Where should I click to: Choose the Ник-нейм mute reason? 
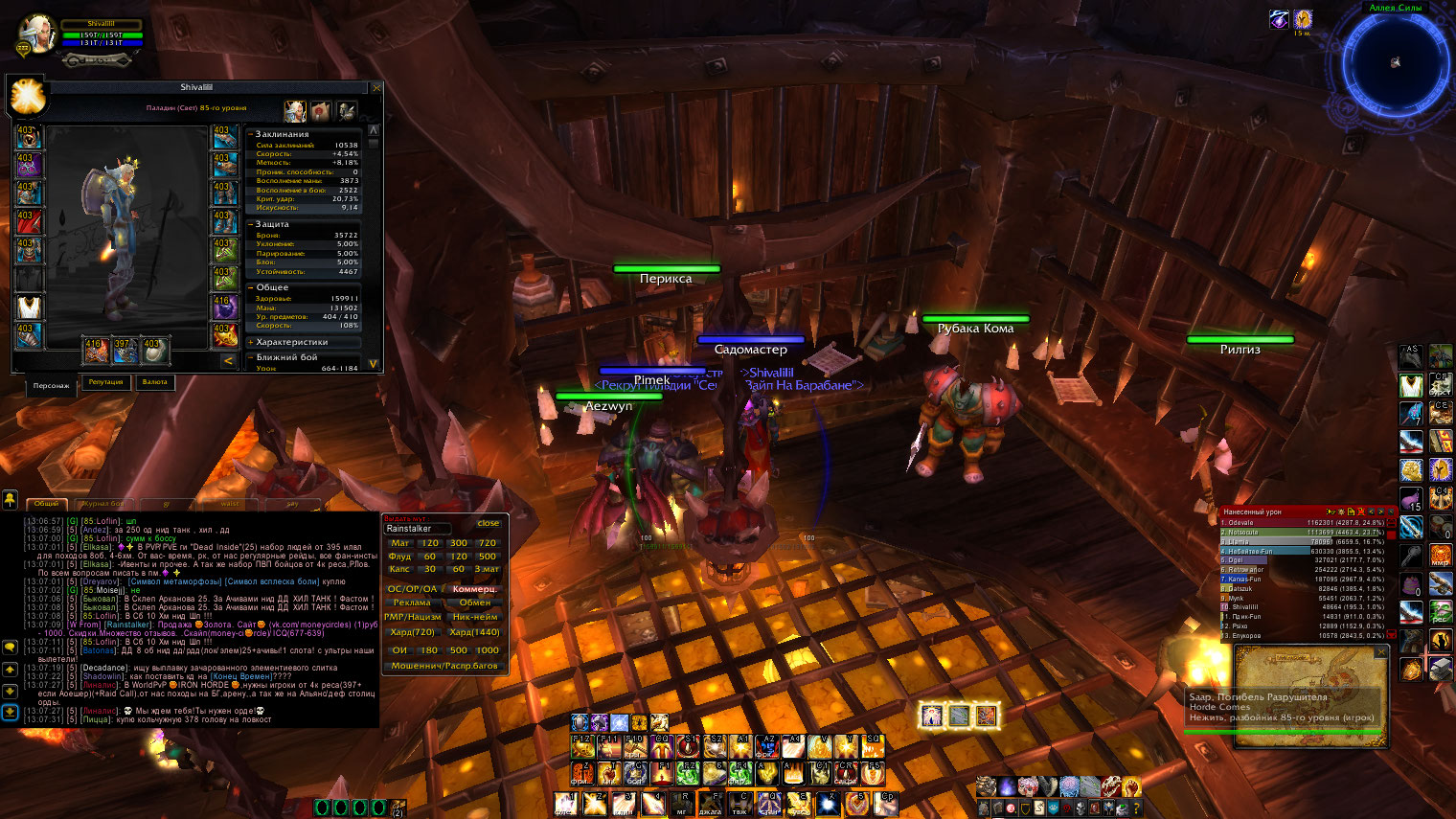click(474, 617)
